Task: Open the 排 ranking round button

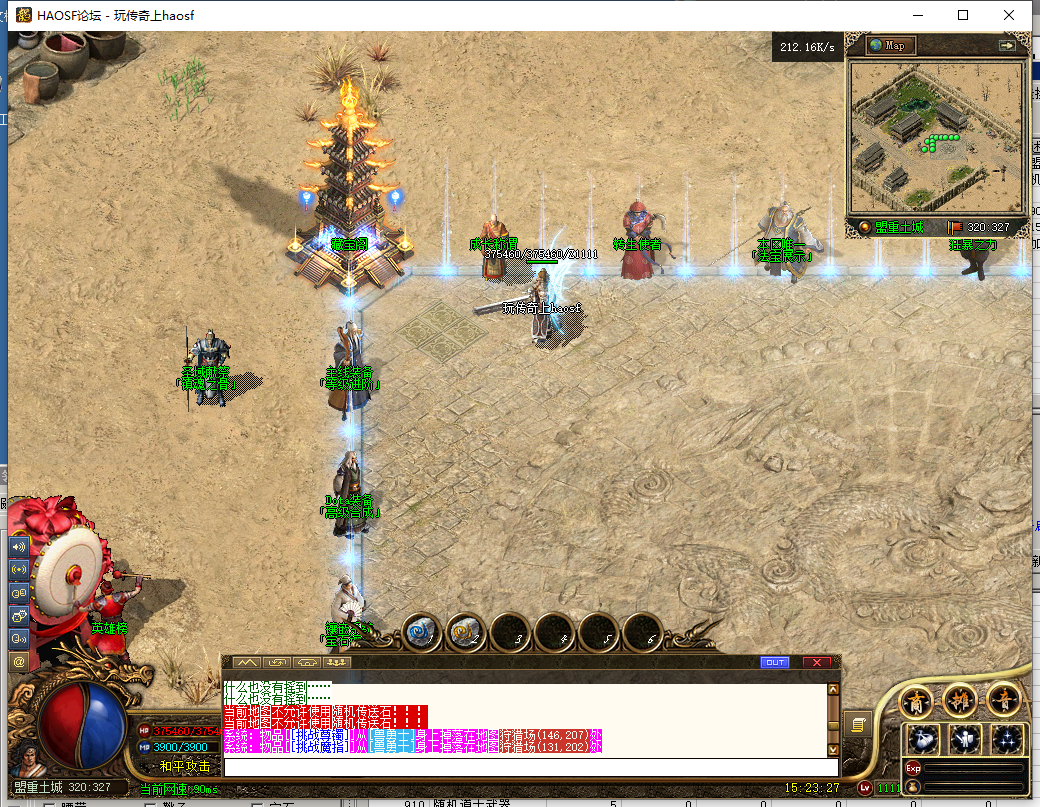Action: coord(961,701)
